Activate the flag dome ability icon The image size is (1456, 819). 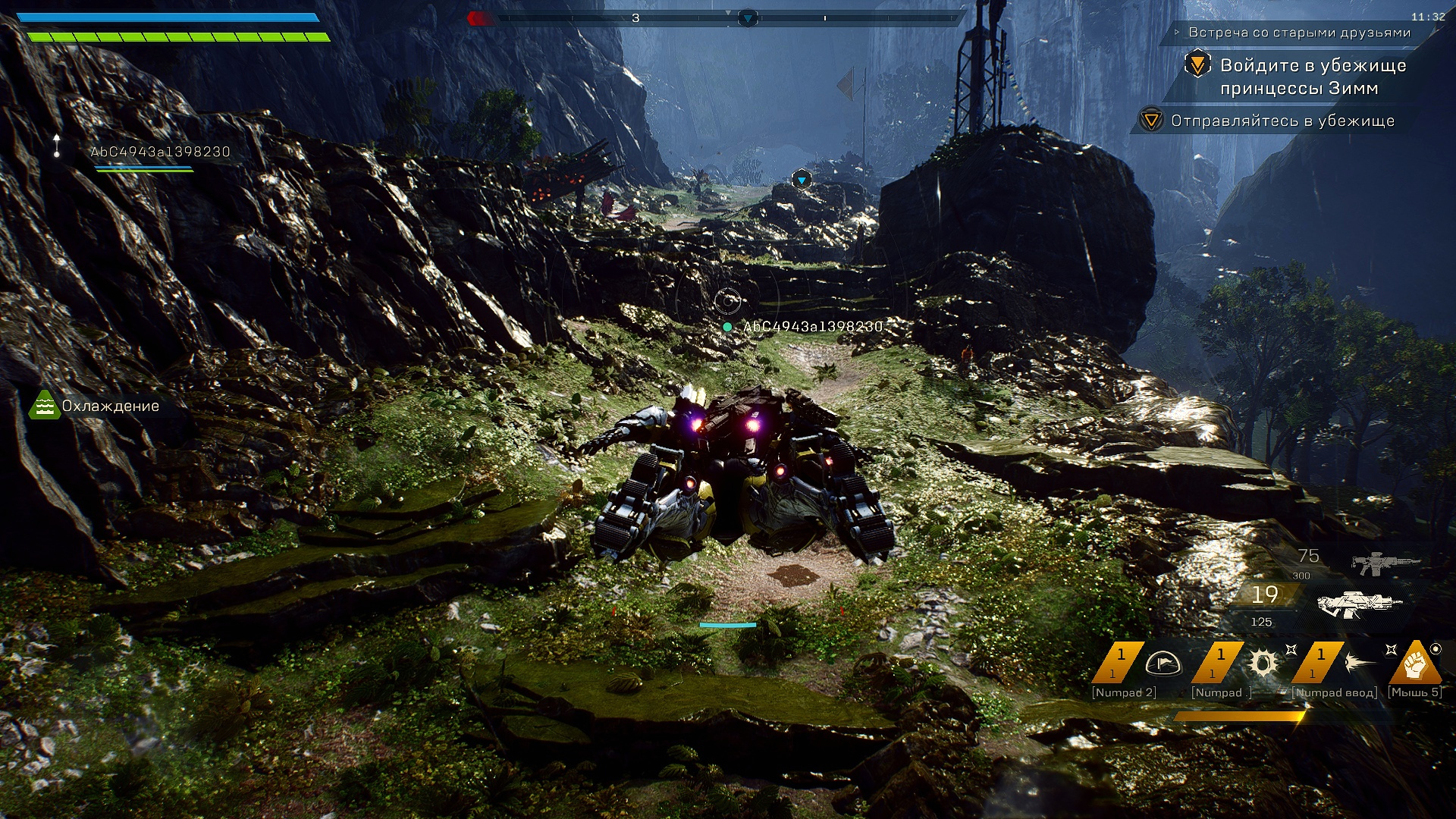(1163, 664)
